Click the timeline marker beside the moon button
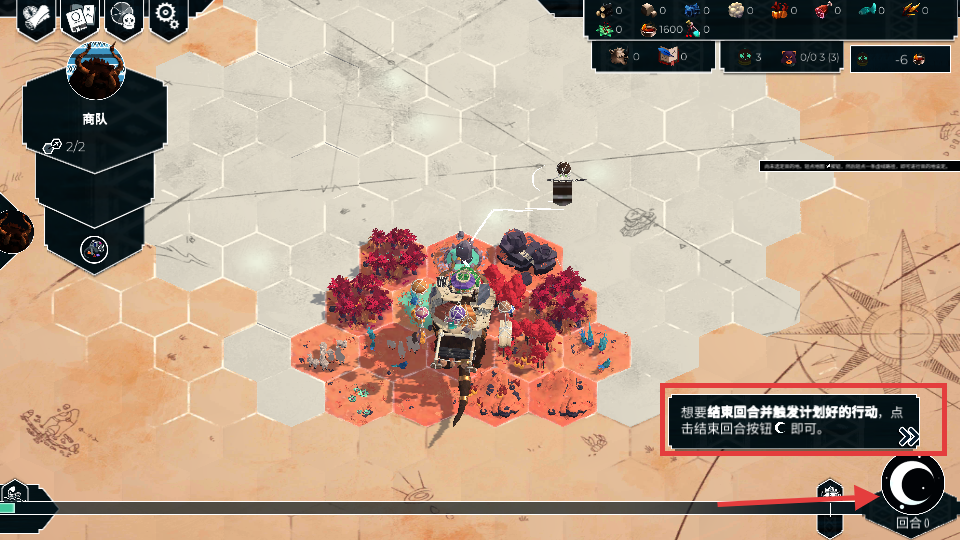 (832, 494)
